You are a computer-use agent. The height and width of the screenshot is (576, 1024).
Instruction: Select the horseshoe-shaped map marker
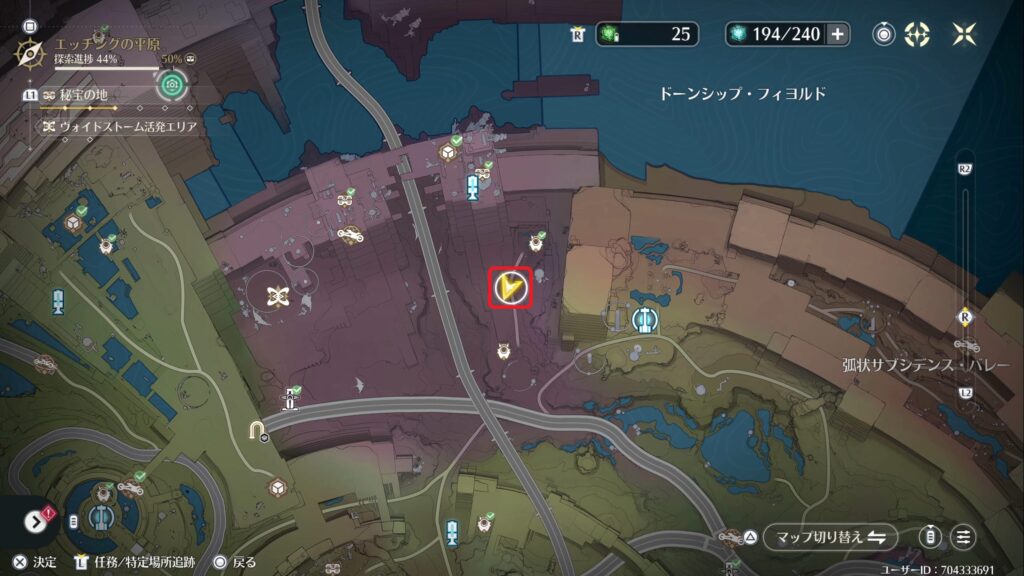pyautogui.click(x=257, y=430)
